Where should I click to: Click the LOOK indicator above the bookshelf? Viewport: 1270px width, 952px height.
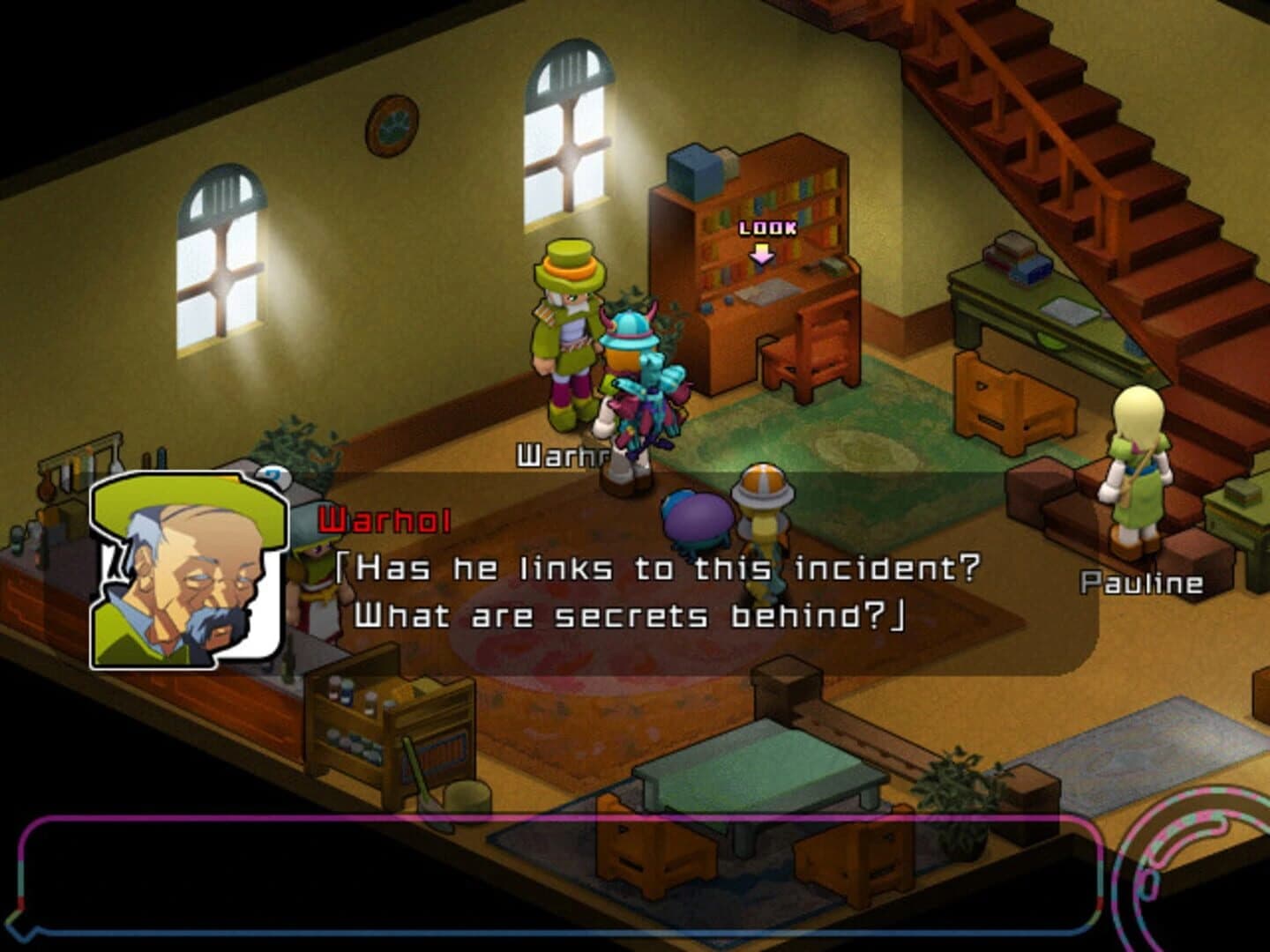click(x=766, y=227)
